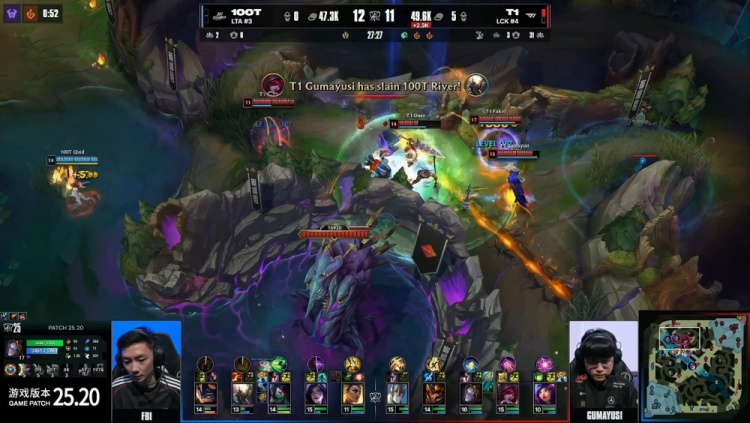The width and height of the screenshot is (750, 423).
Task: Click the Worlds emblem between the team portraits
Action: [375, 395]
